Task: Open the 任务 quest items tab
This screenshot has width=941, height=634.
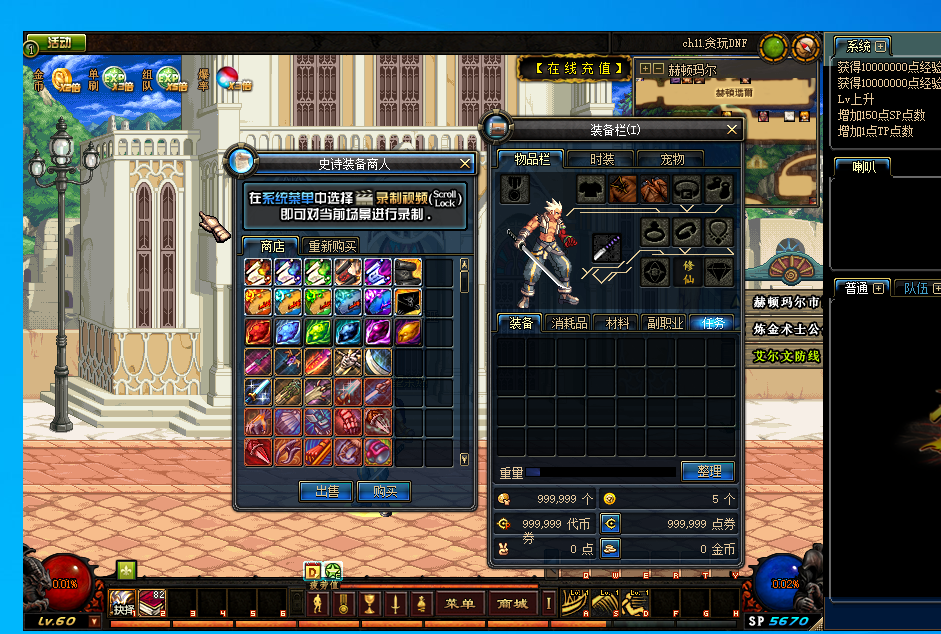Action: [x=713, y=323]
